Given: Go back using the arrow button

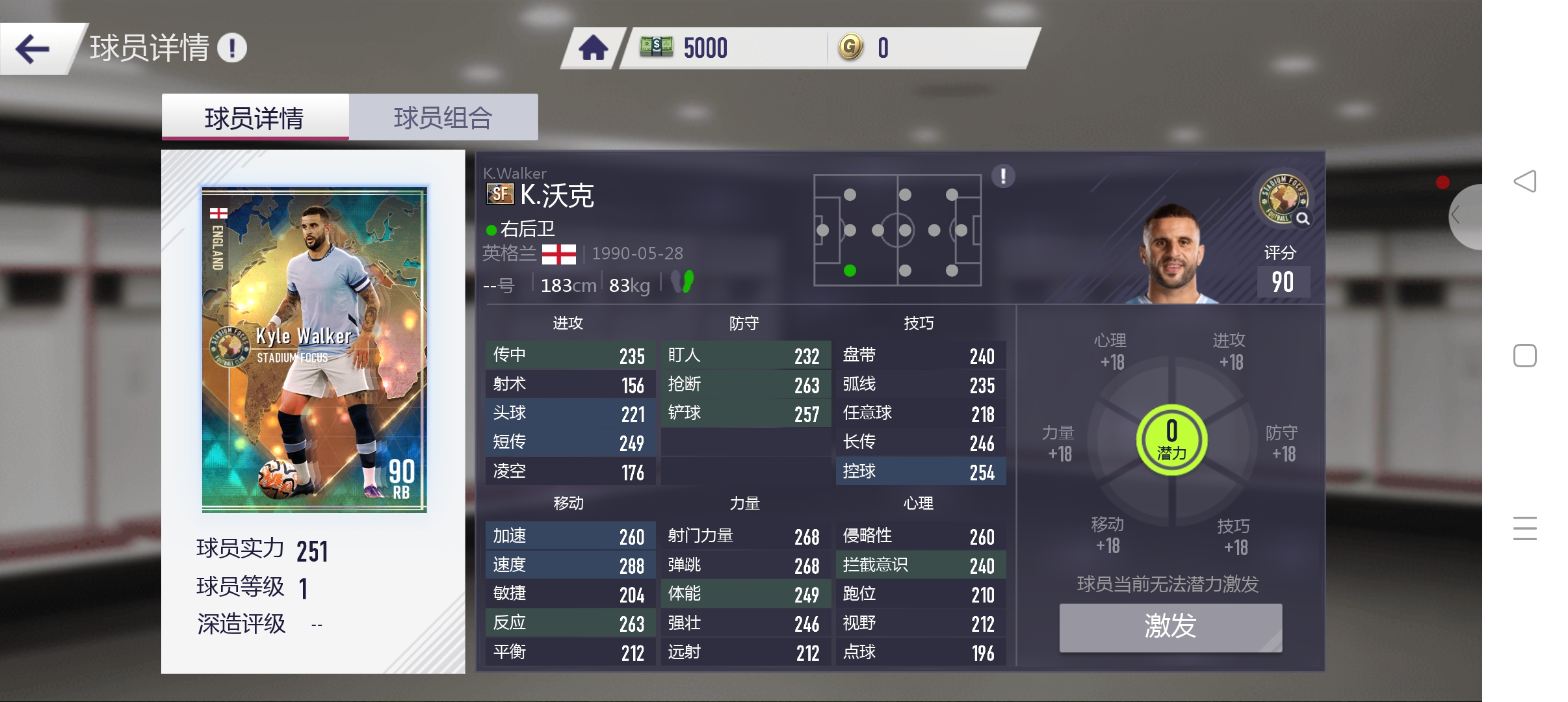Looking at the screenshot, I should pos(33,49).
